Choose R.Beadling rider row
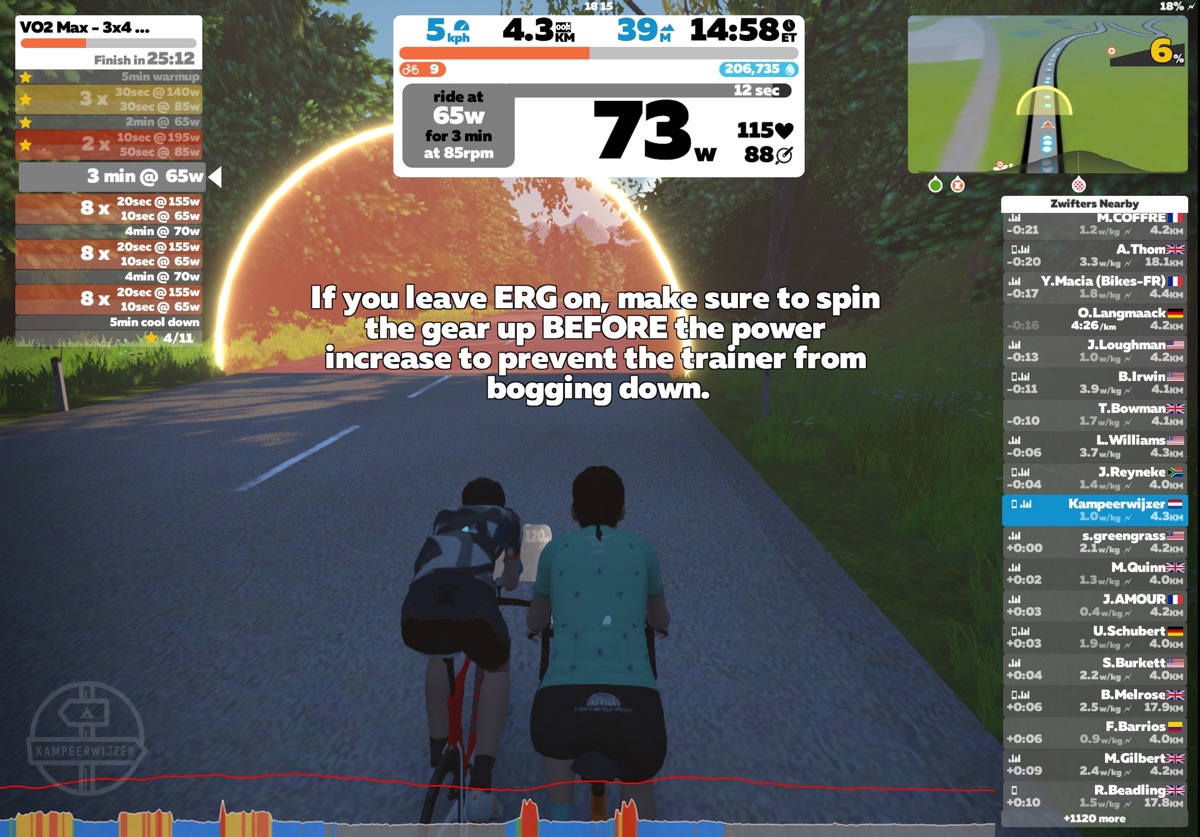This screenshot has width=1200, height=837. point(1094,796)
